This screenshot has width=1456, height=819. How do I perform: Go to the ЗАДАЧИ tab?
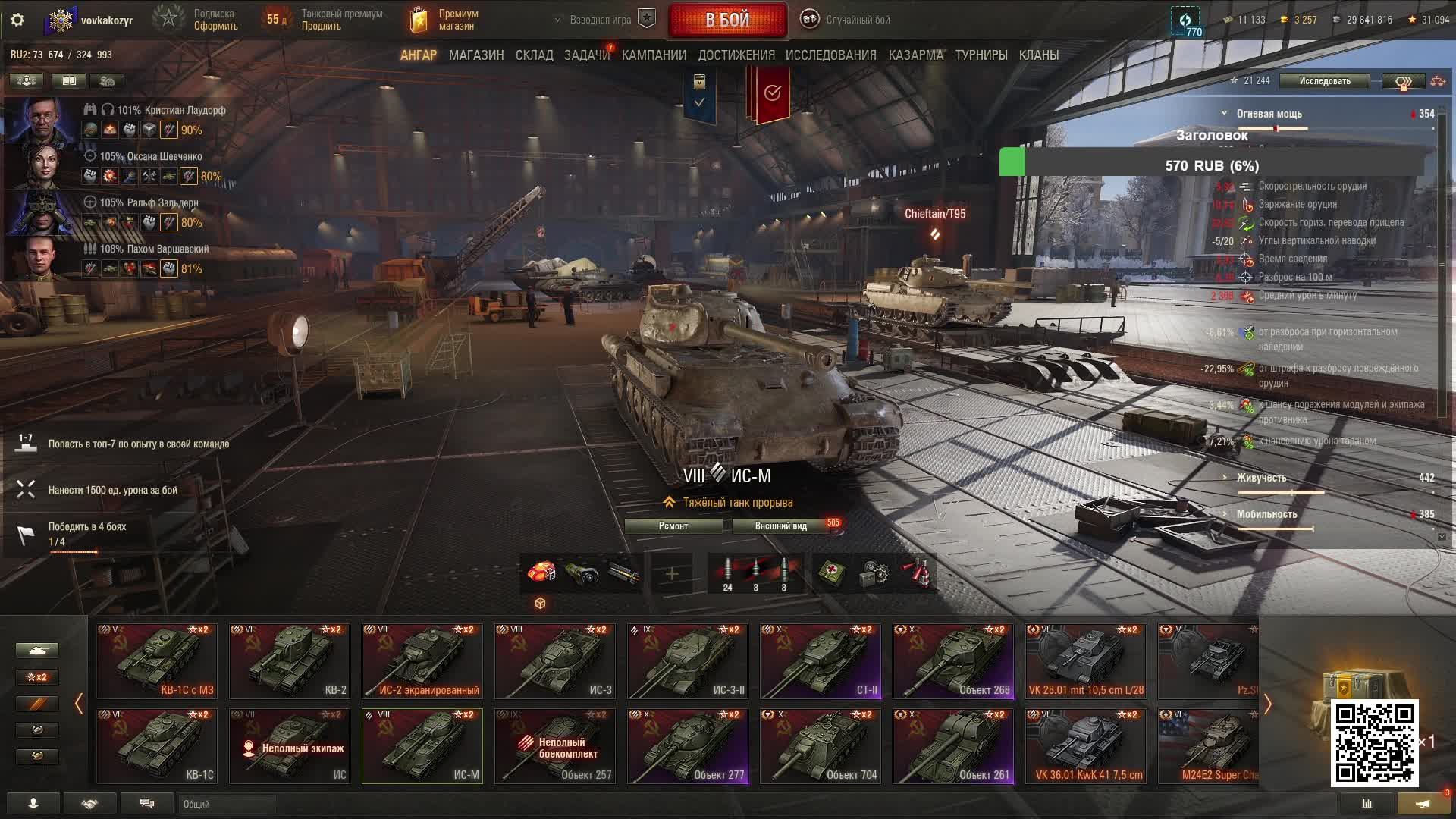click(x=586, y=55)
